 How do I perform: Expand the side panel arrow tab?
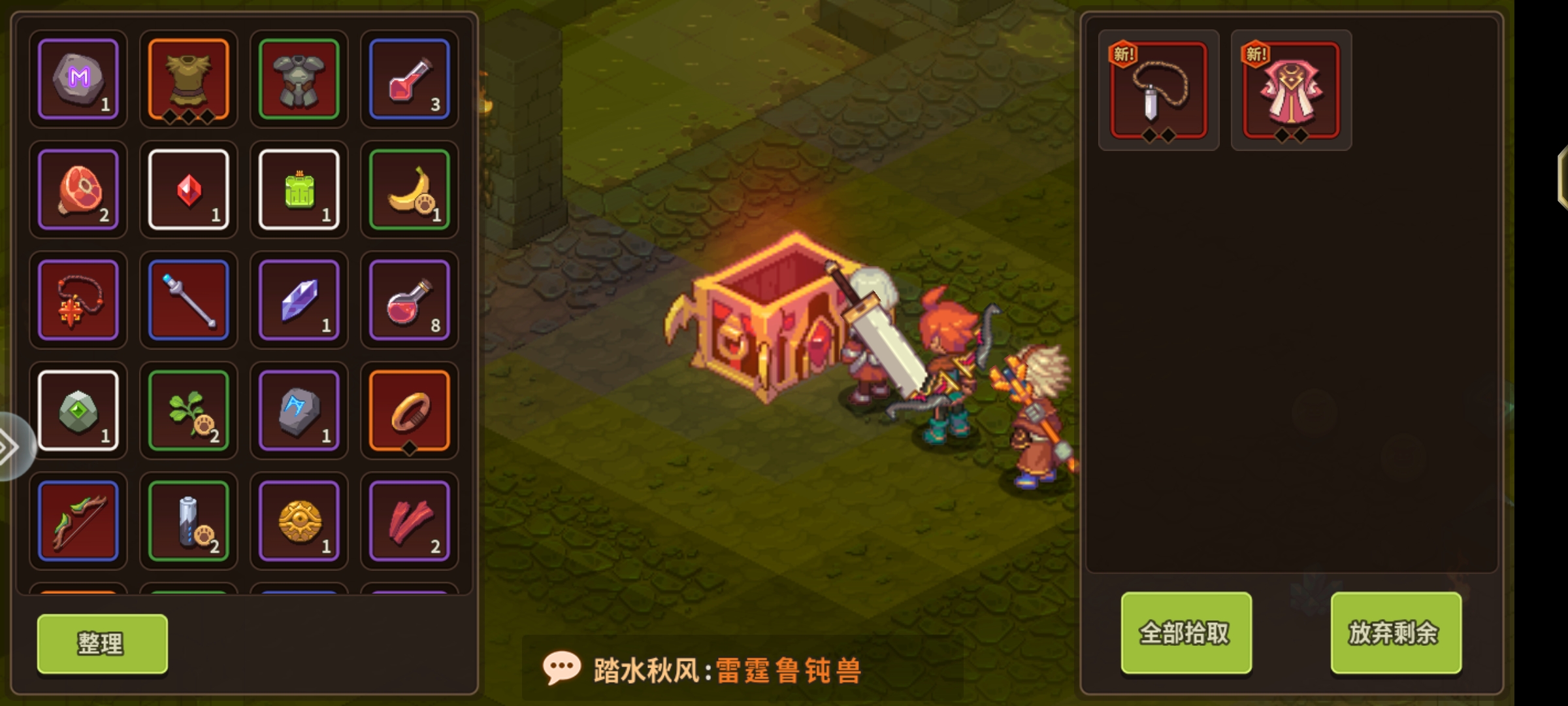click(10, 447)
